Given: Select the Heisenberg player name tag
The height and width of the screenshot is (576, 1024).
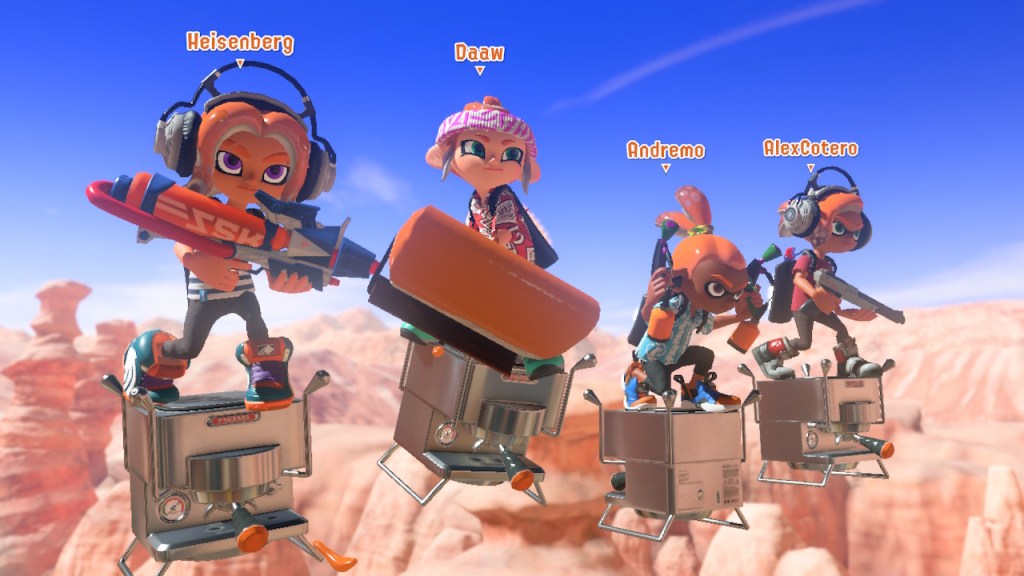Looking at the screenshot, I should pyautogui.click(x=240, y=42).
